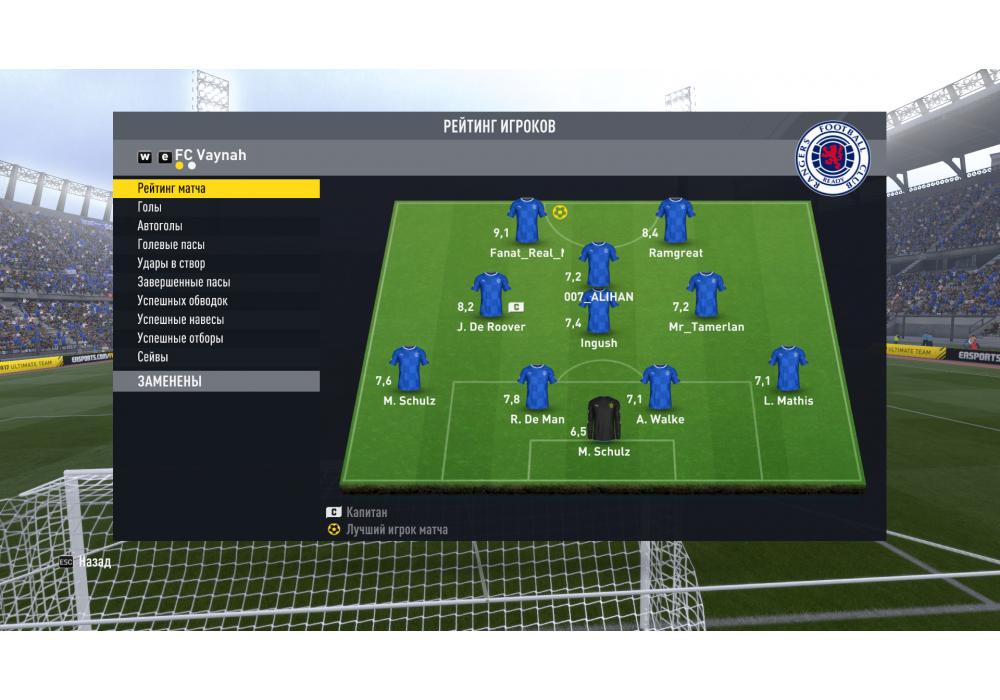Select the Рейтинг матча menu entry
Image resolution: width=1000 pixels, height=700 pixels.
point(216,188)
